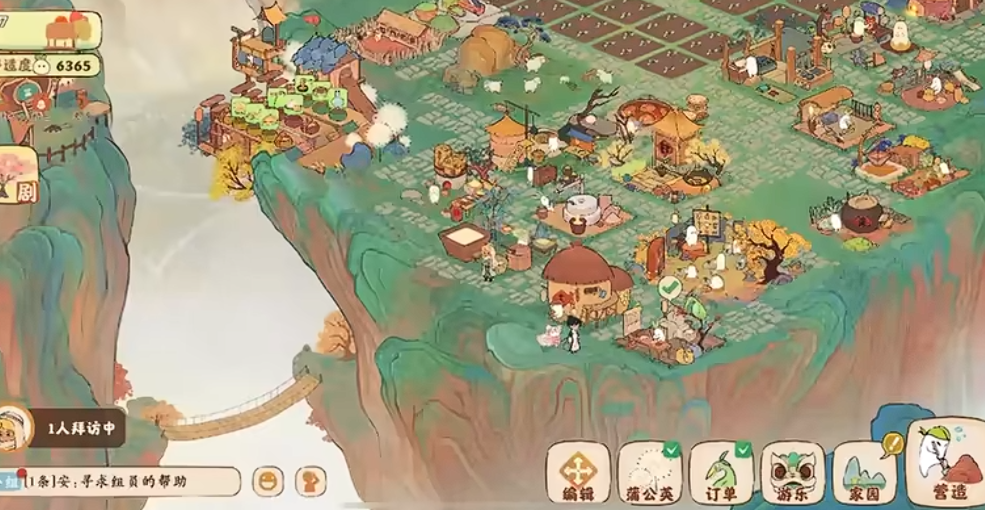Open the 订单 orders panel
This screenshot has width=985, height=510.
[x=721, y=473]
